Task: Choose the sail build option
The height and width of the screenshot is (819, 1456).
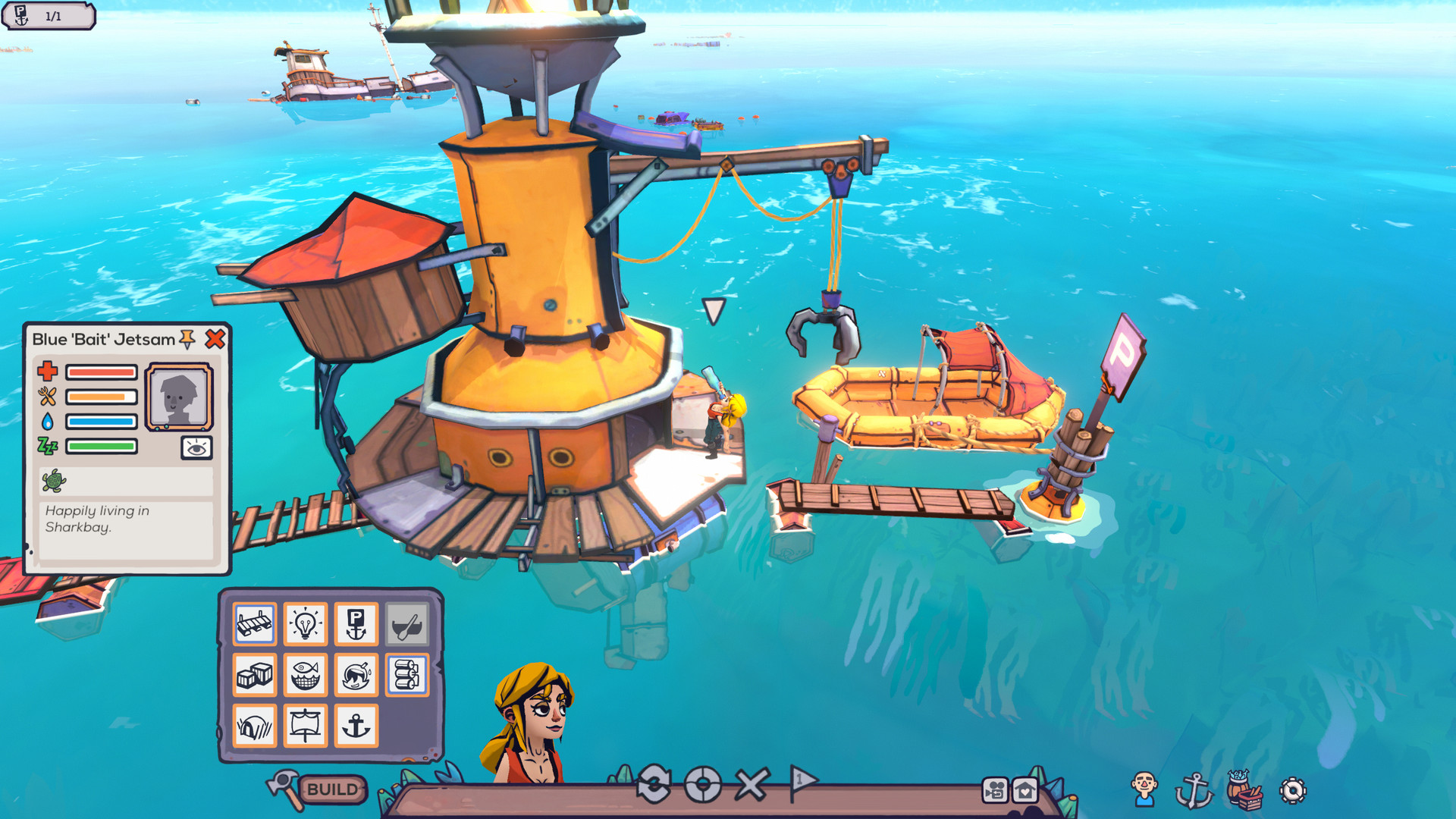Action: pos(306,725)
